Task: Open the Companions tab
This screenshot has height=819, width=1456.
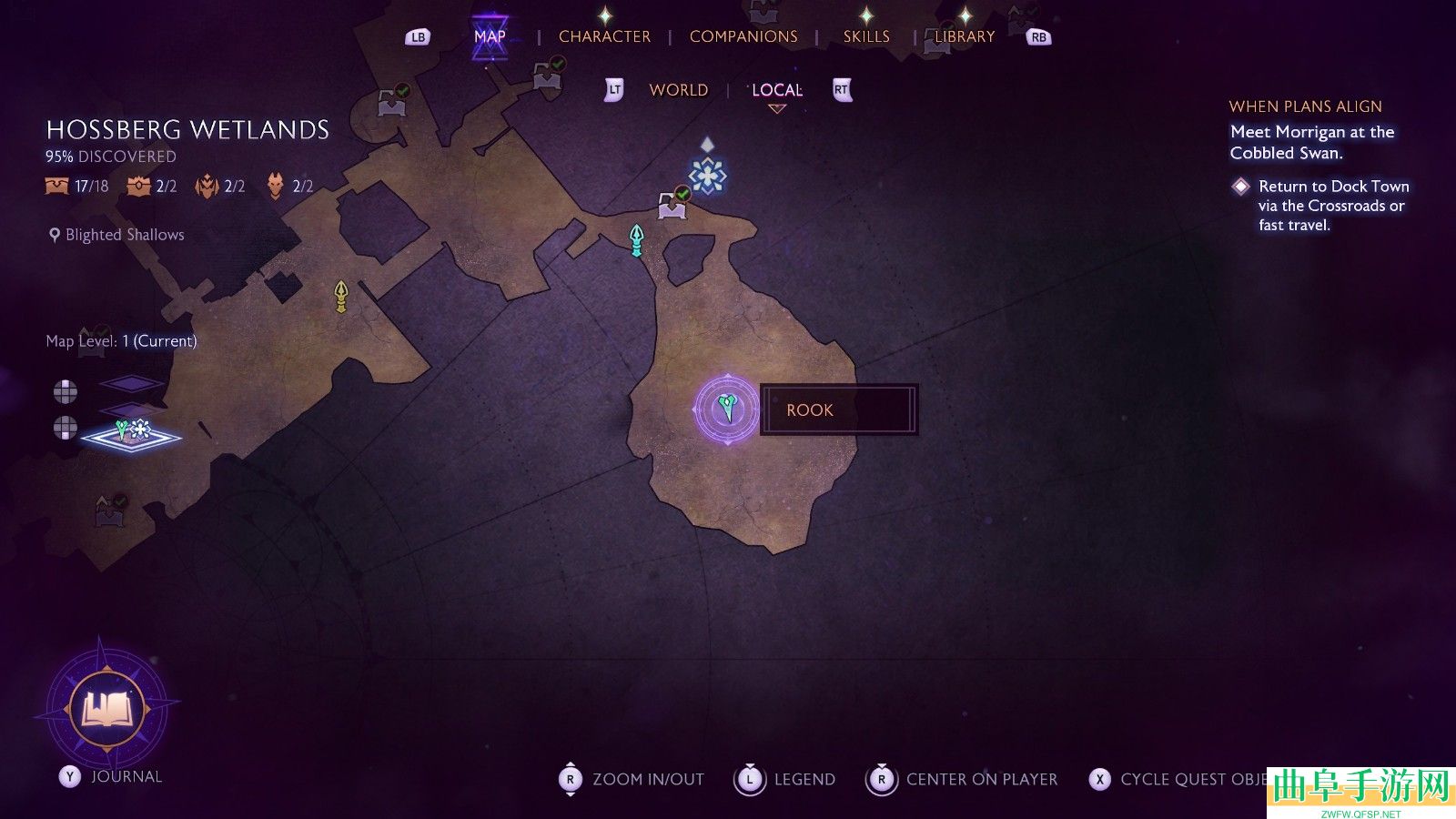Action: [x=743, y=36]
